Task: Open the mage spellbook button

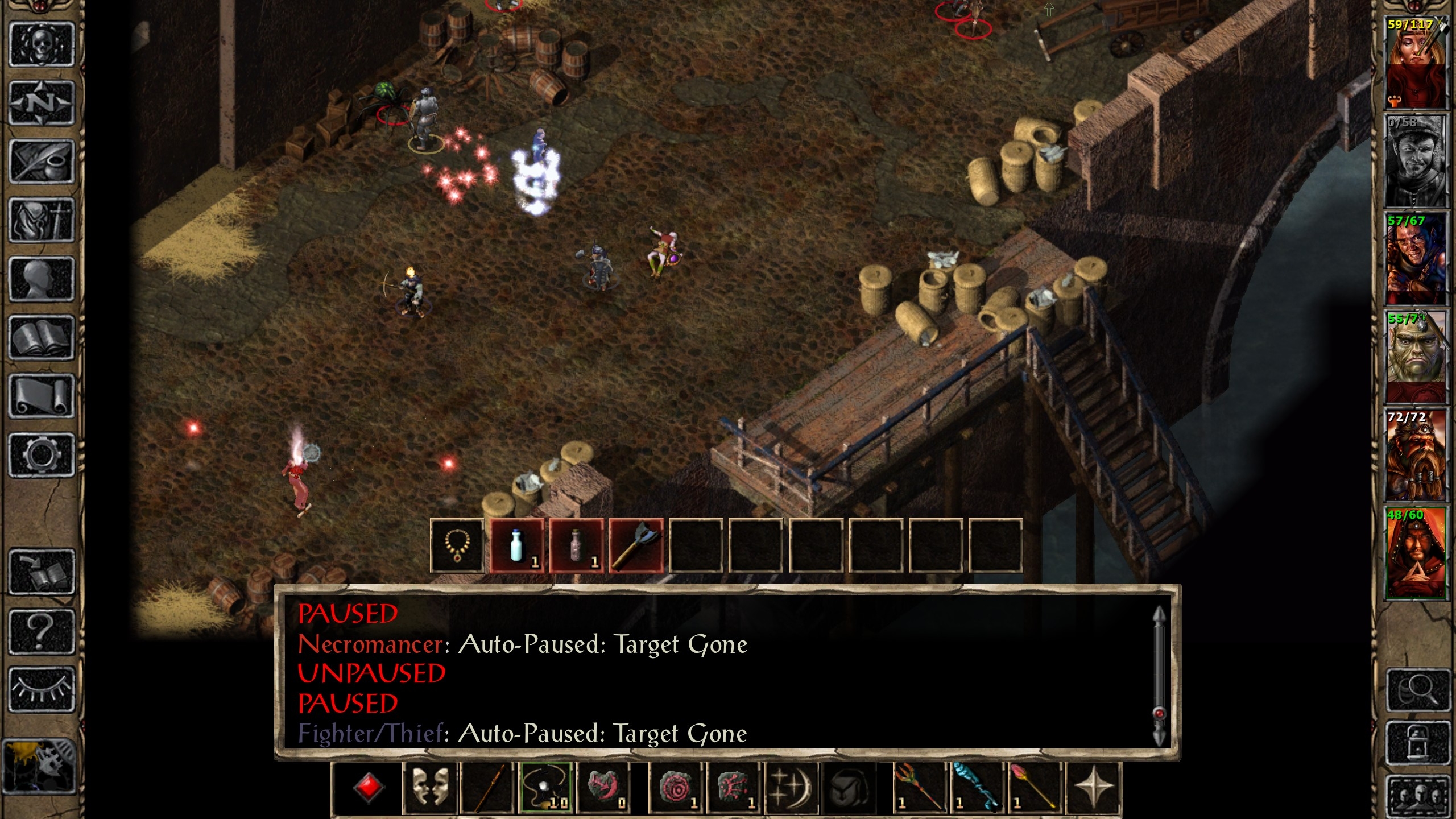Action: (42, 338)
